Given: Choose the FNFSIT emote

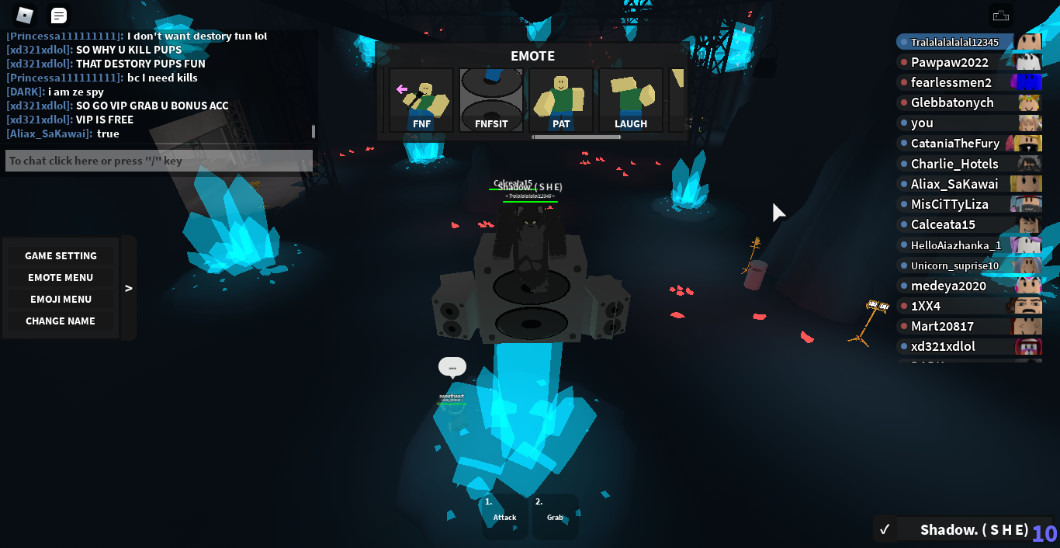Looking at the screenshot, I should [x=490, y=101].
